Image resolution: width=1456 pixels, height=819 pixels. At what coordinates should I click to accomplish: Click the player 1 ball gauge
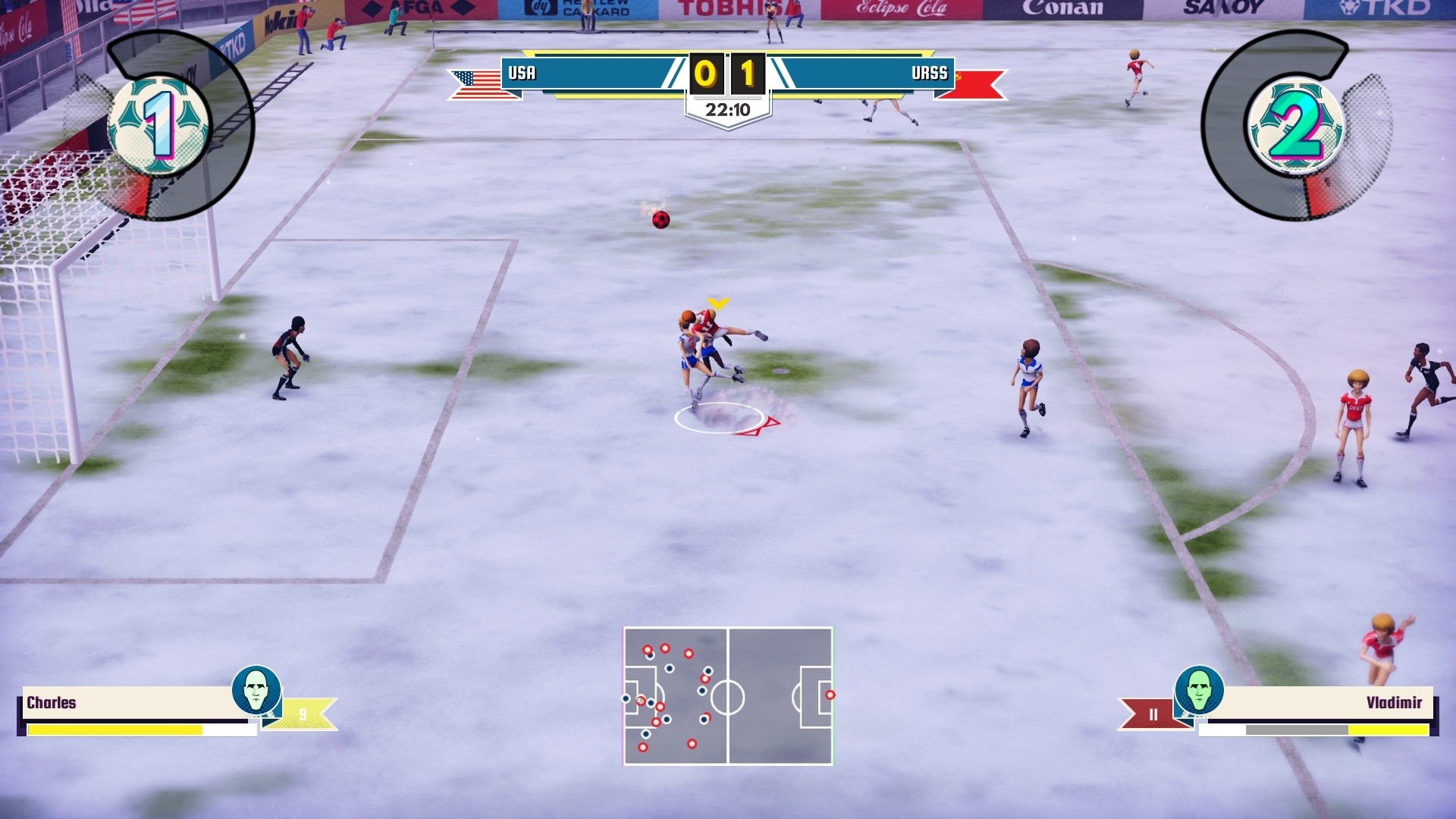click(x=159, y=125)
